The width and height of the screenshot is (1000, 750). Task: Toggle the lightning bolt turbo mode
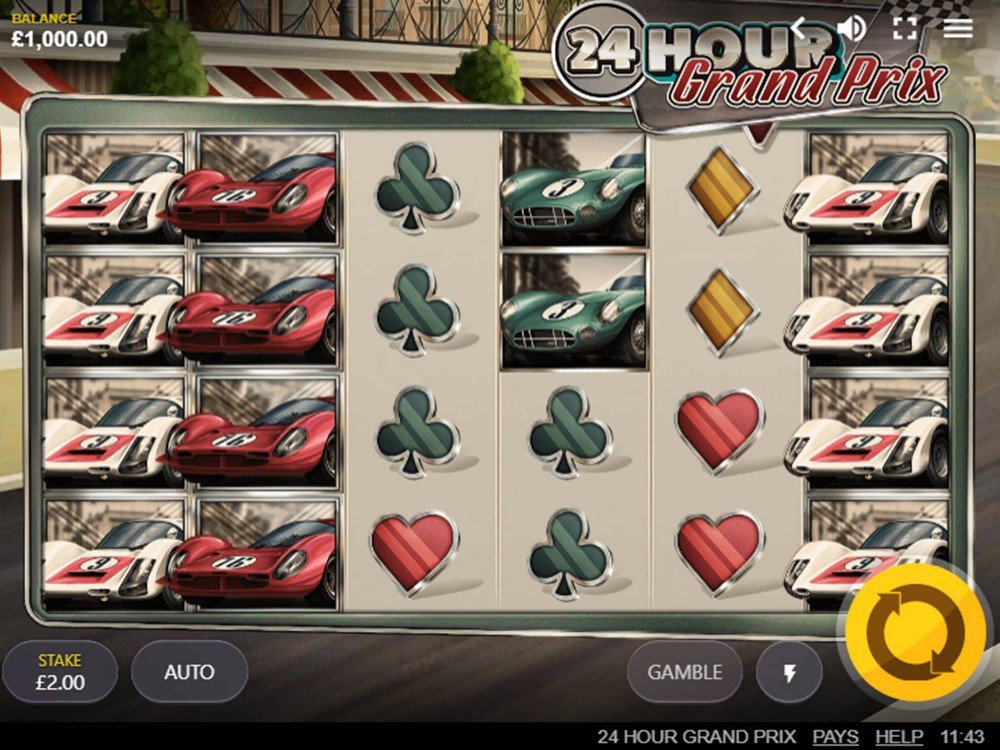pyautogui.click(x=789, y=673)
